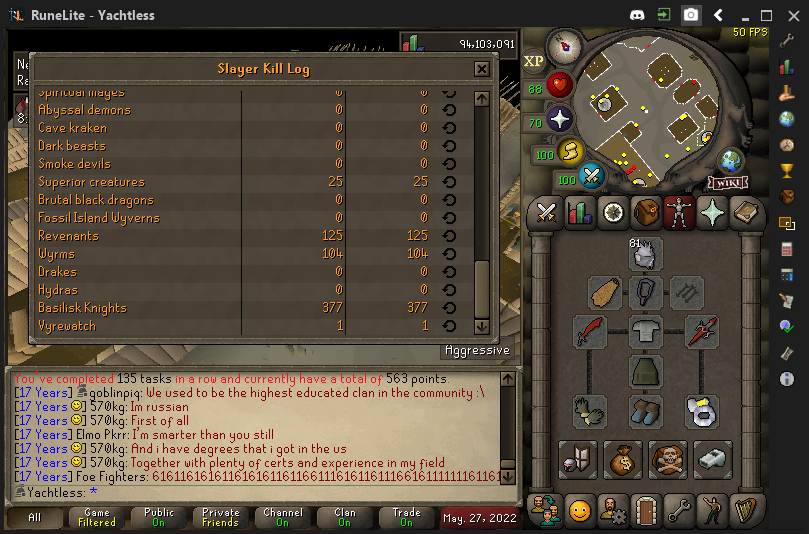Click the kill log scroll-down arrow
Viewport: 809px width, 534px height.
481,326
